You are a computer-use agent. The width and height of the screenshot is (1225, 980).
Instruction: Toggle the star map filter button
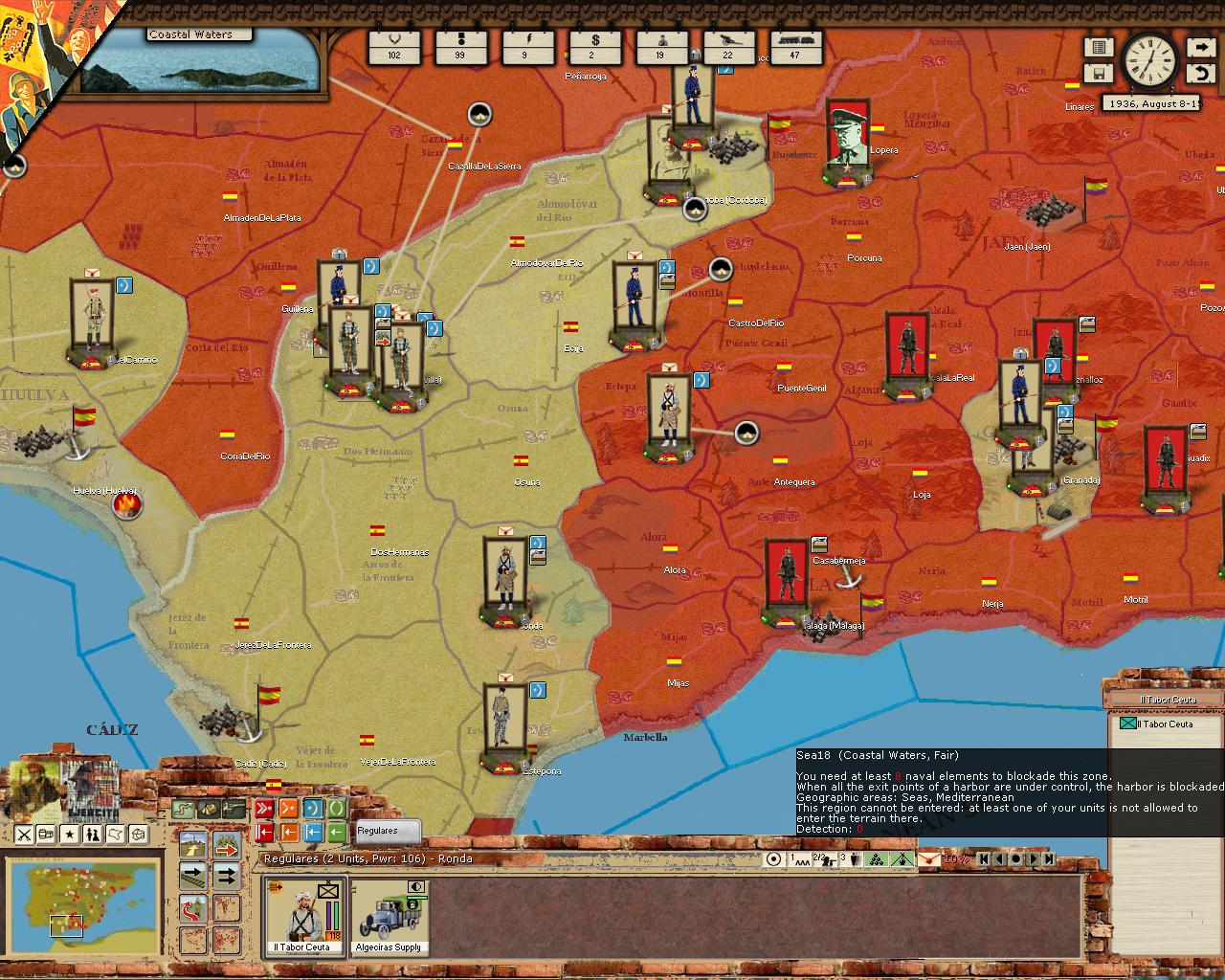[70, 835]
